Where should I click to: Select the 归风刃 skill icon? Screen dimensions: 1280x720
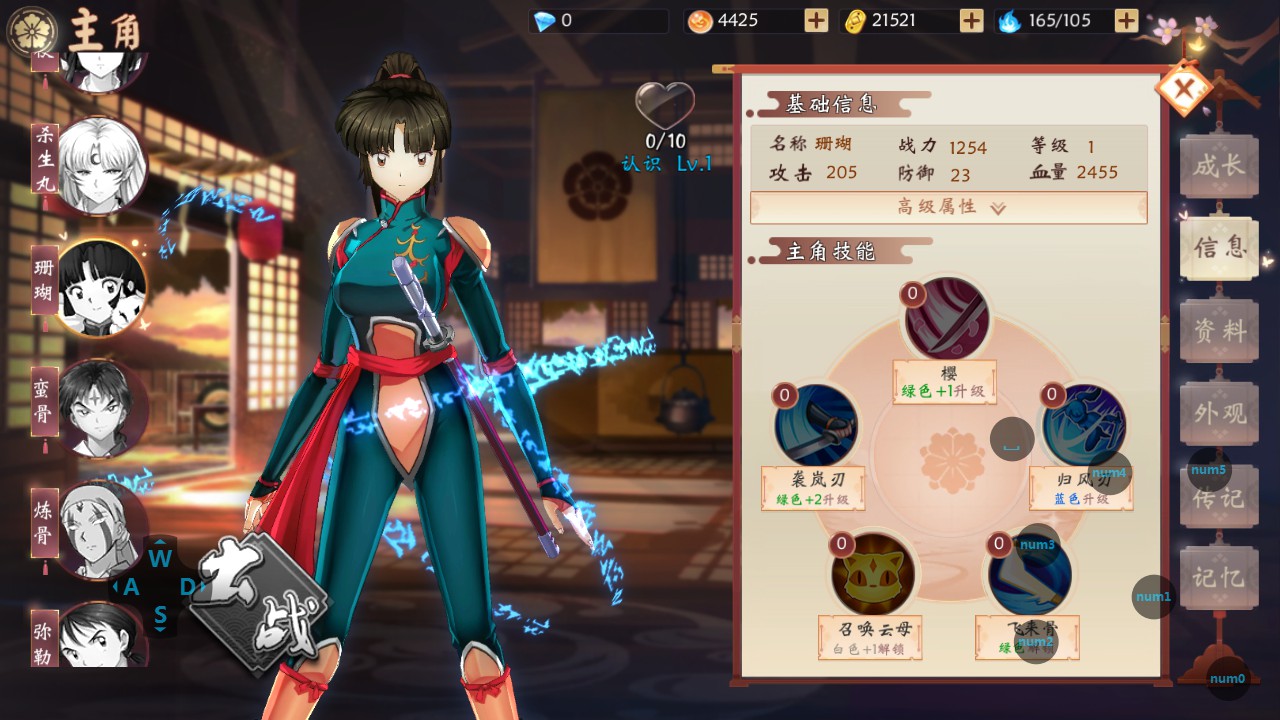point(1083,425)
